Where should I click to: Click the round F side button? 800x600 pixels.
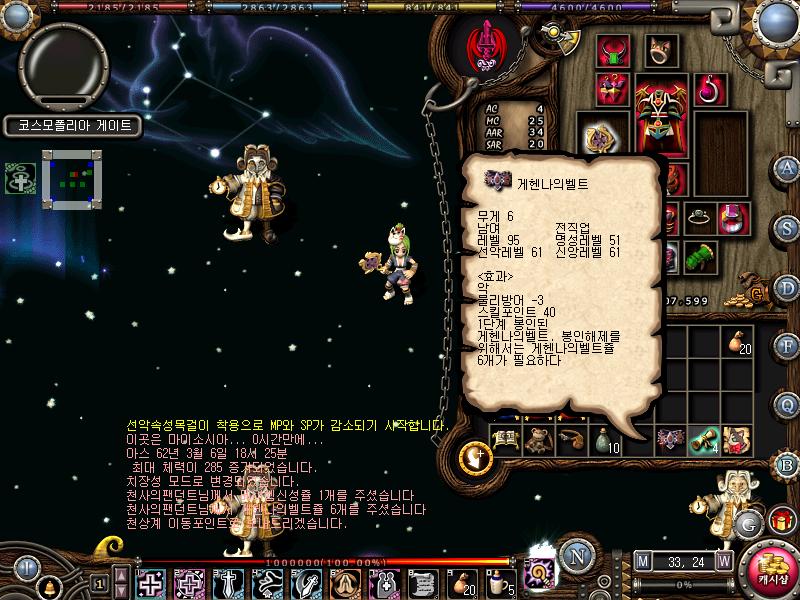click(x=787, y=346)
